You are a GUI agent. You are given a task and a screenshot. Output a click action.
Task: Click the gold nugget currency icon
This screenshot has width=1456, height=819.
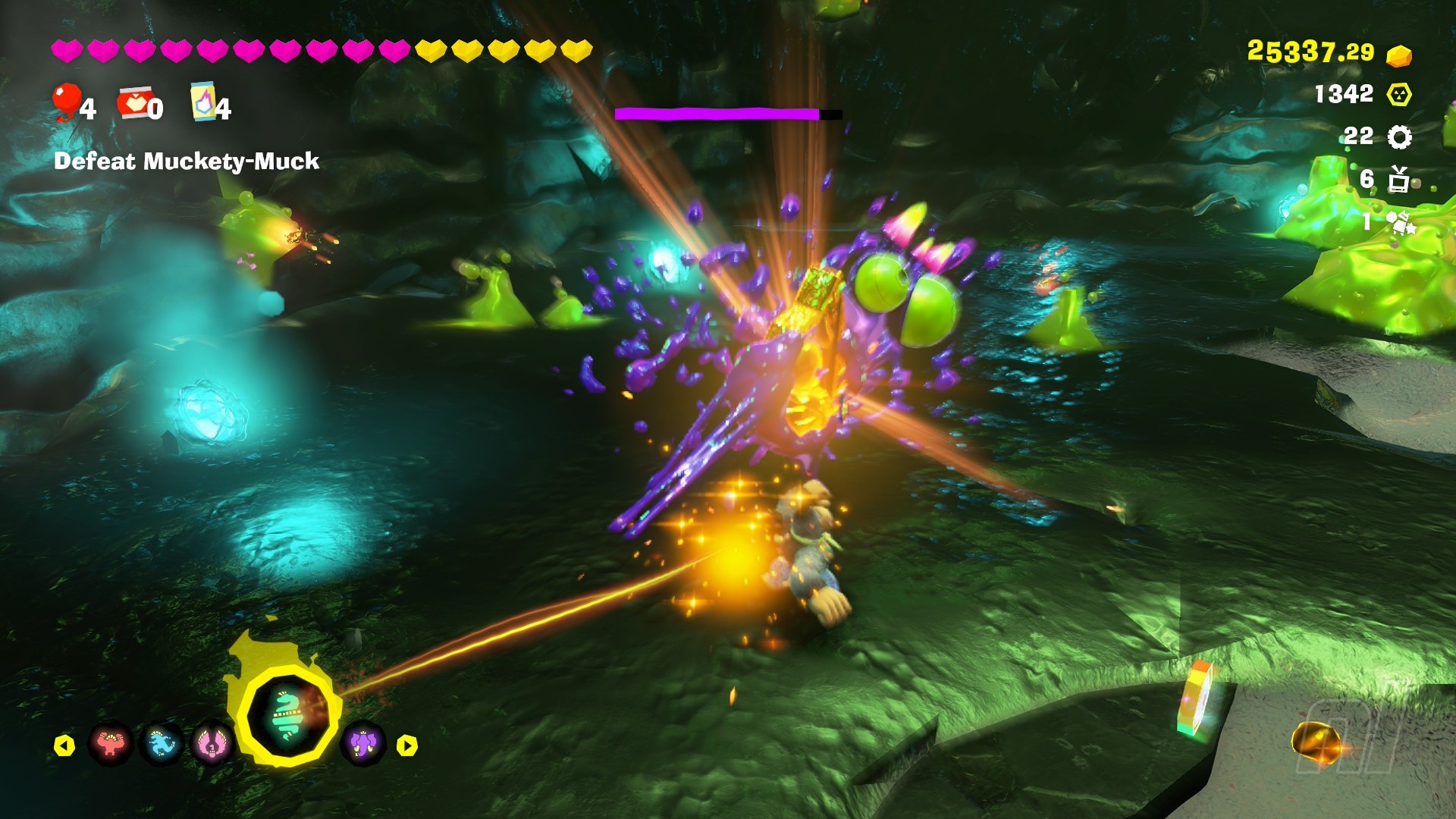(x=1398, y=55)
